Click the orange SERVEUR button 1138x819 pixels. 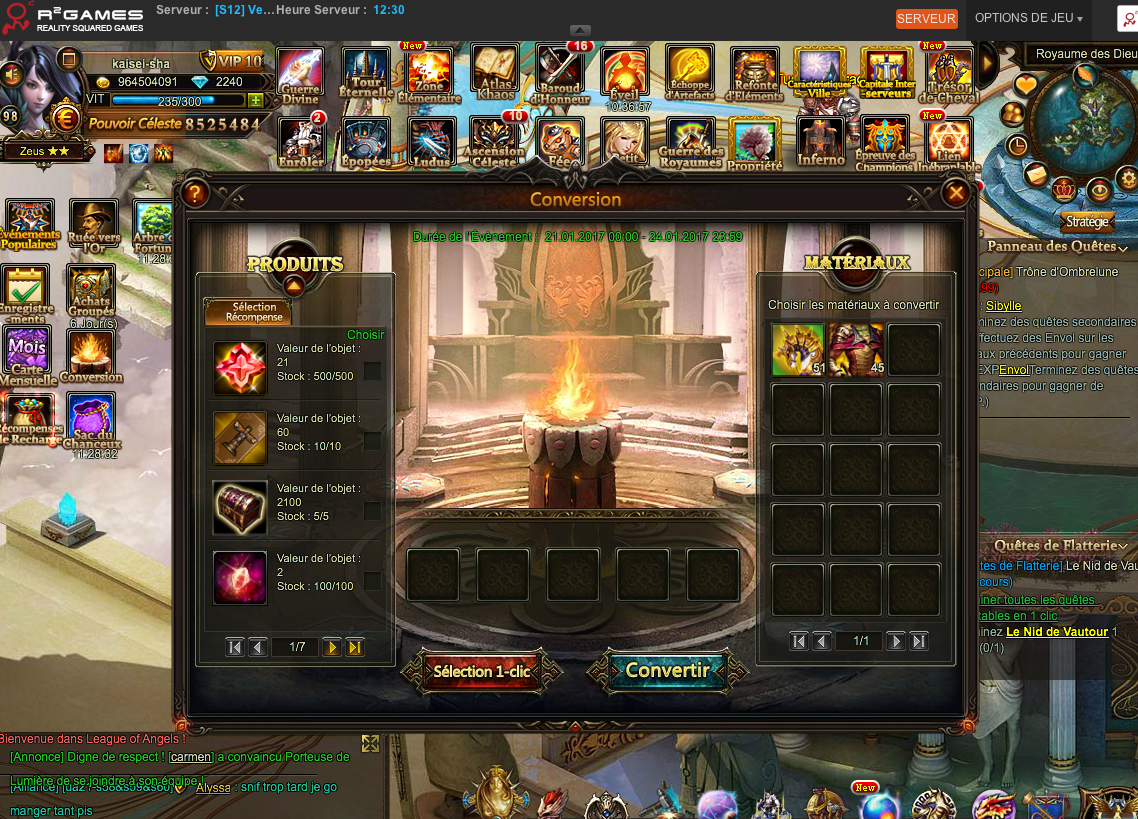coord(926,19)
